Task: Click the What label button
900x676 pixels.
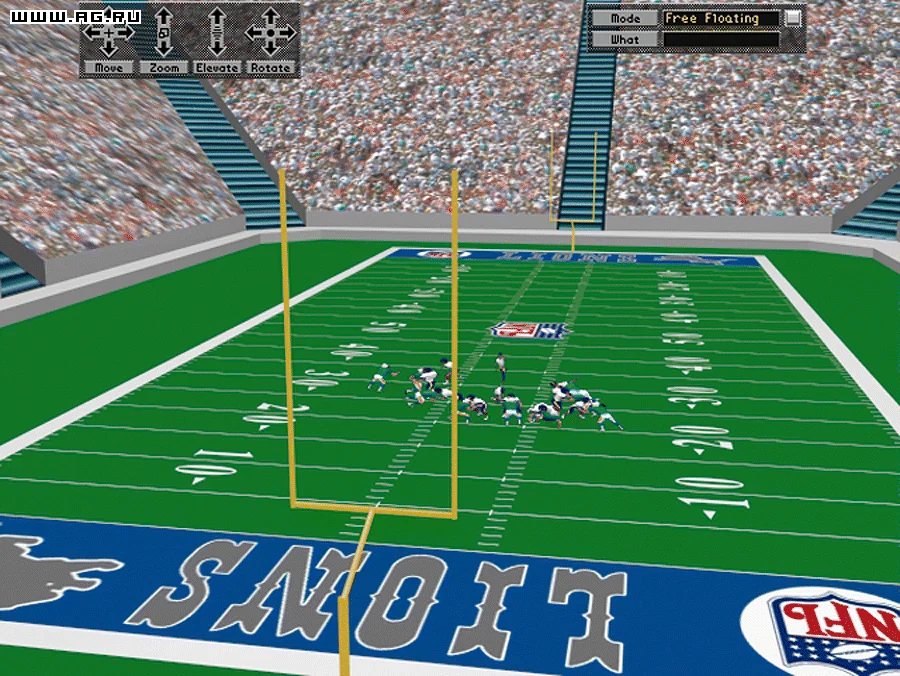Action: [x=625, y=40]
